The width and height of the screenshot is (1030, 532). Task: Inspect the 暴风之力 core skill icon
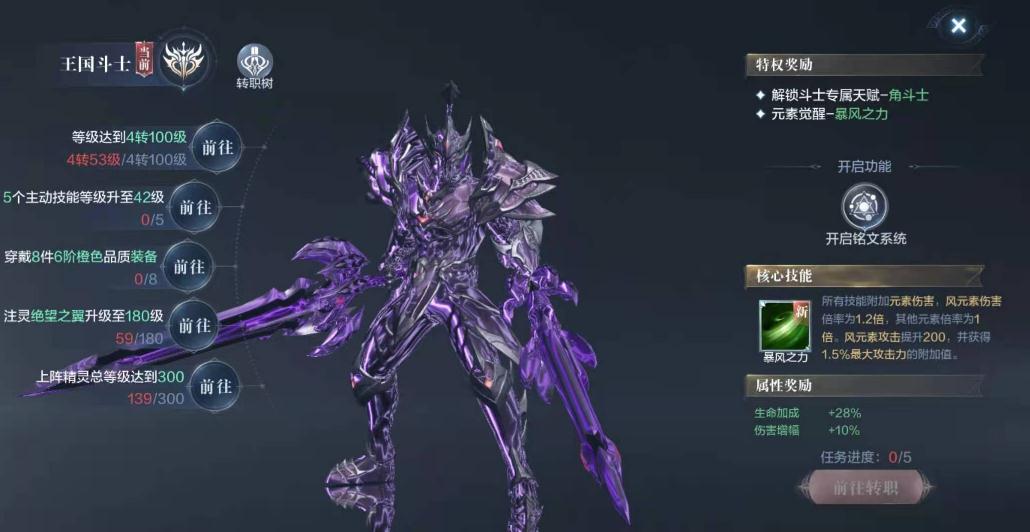(x=784, y=324)
